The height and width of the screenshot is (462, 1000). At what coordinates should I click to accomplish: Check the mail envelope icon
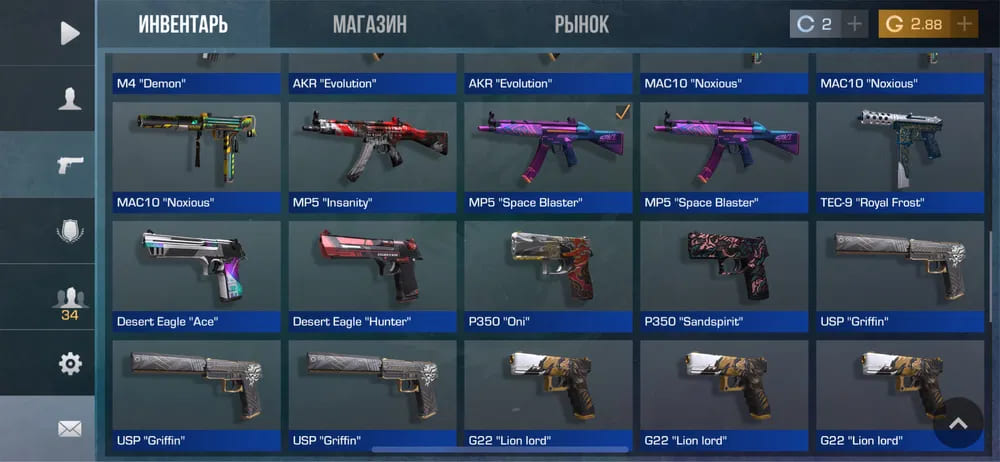[69, 429]
